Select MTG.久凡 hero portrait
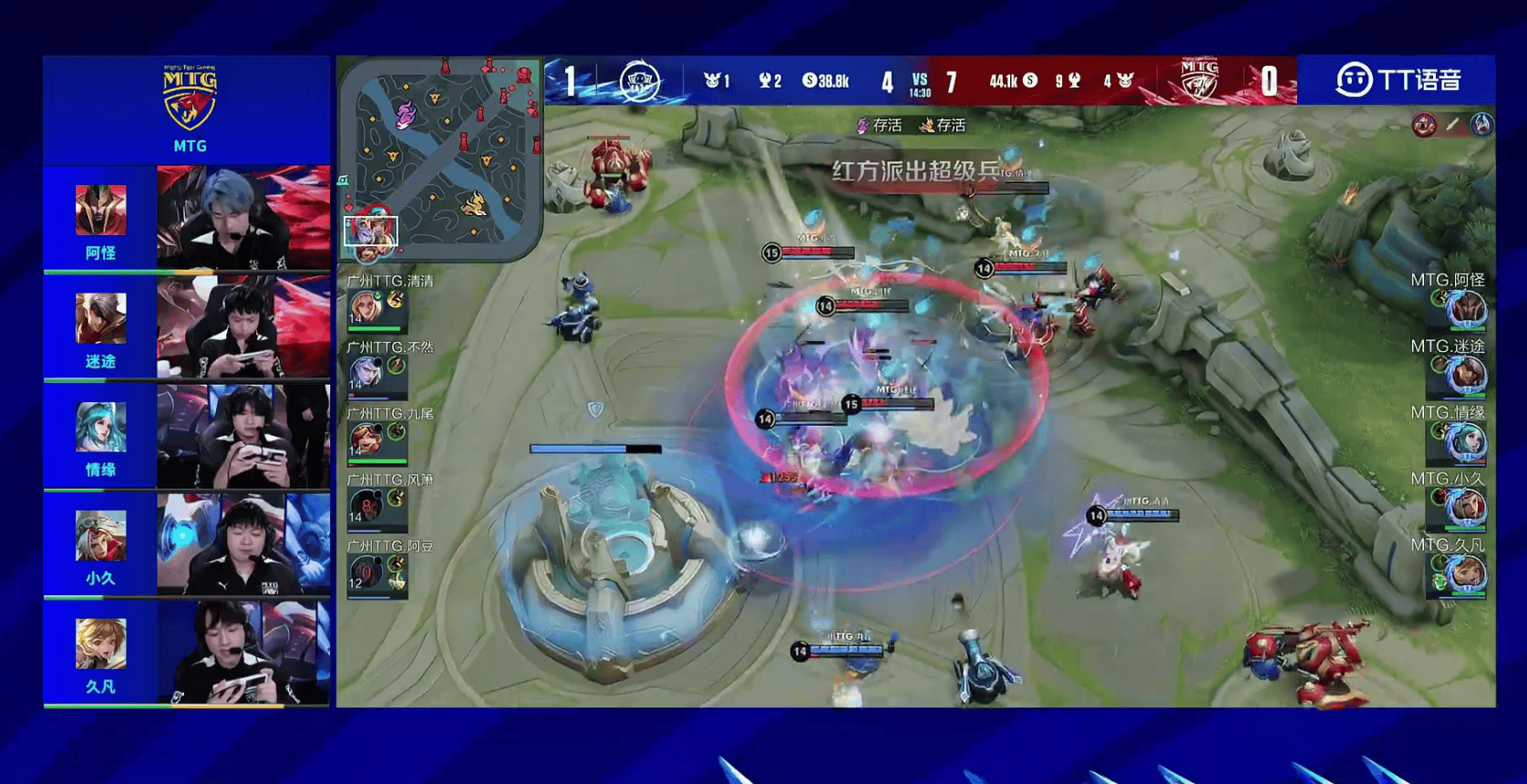This screenshot has height=784, width=1527. [x=1467, y=573]
